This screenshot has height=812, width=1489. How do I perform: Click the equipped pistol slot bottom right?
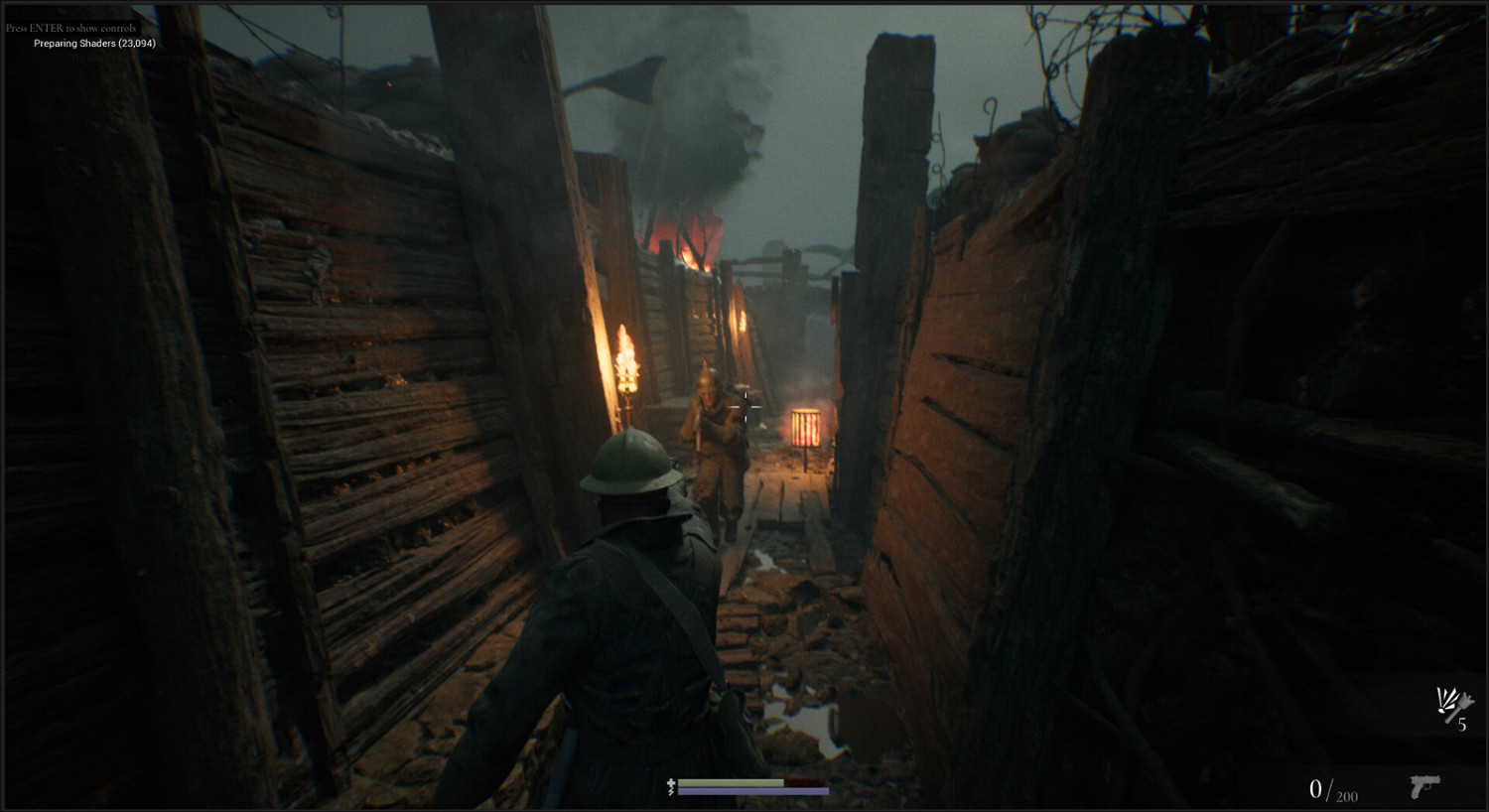pyautogui.click(x=1423, y=789)
